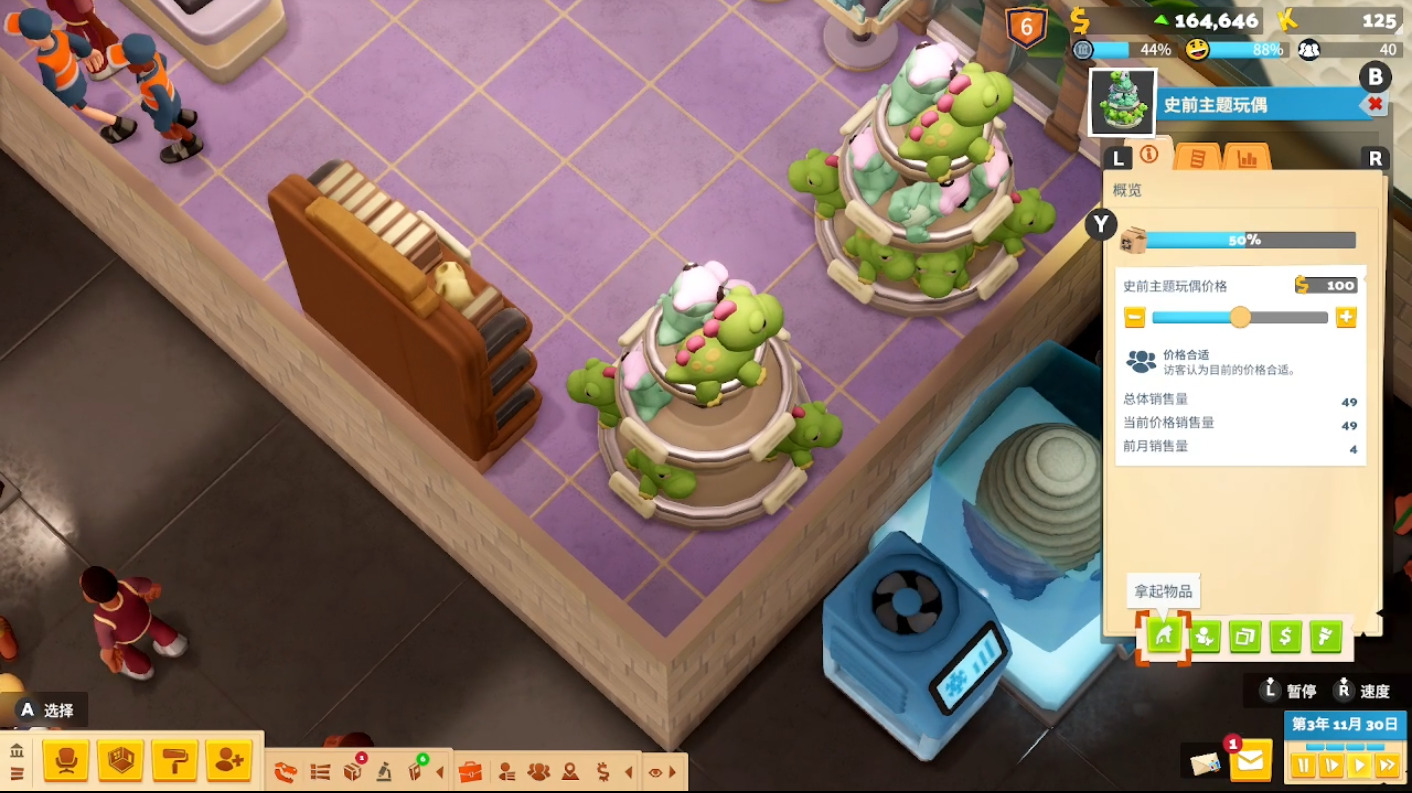The width and height of the screenshot is (1412, 793).
Task: Click the plush toy price slider handle
Action: 1240,318
